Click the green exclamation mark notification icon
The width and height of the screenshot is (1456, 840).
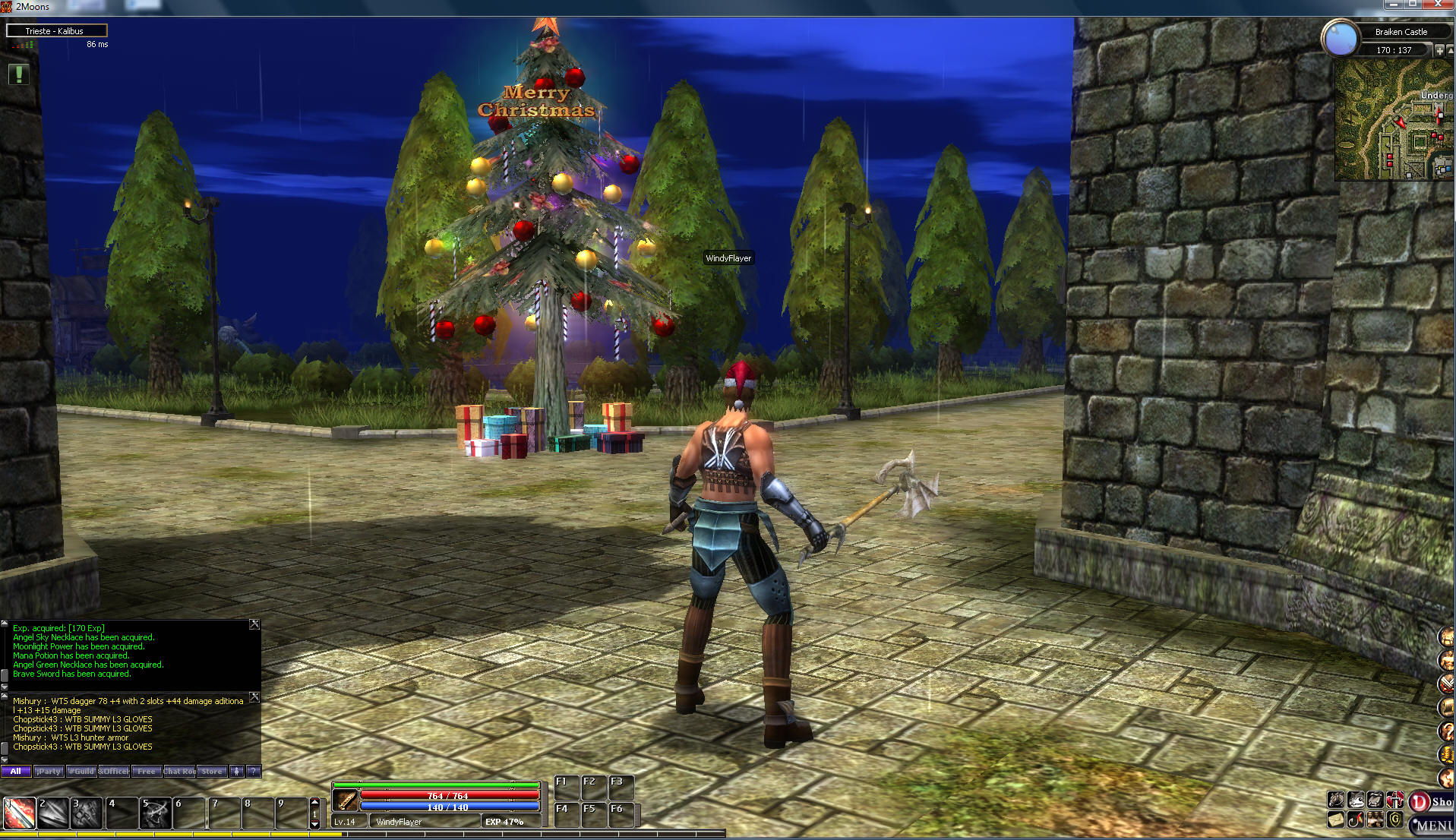click(x=19, y=74)
